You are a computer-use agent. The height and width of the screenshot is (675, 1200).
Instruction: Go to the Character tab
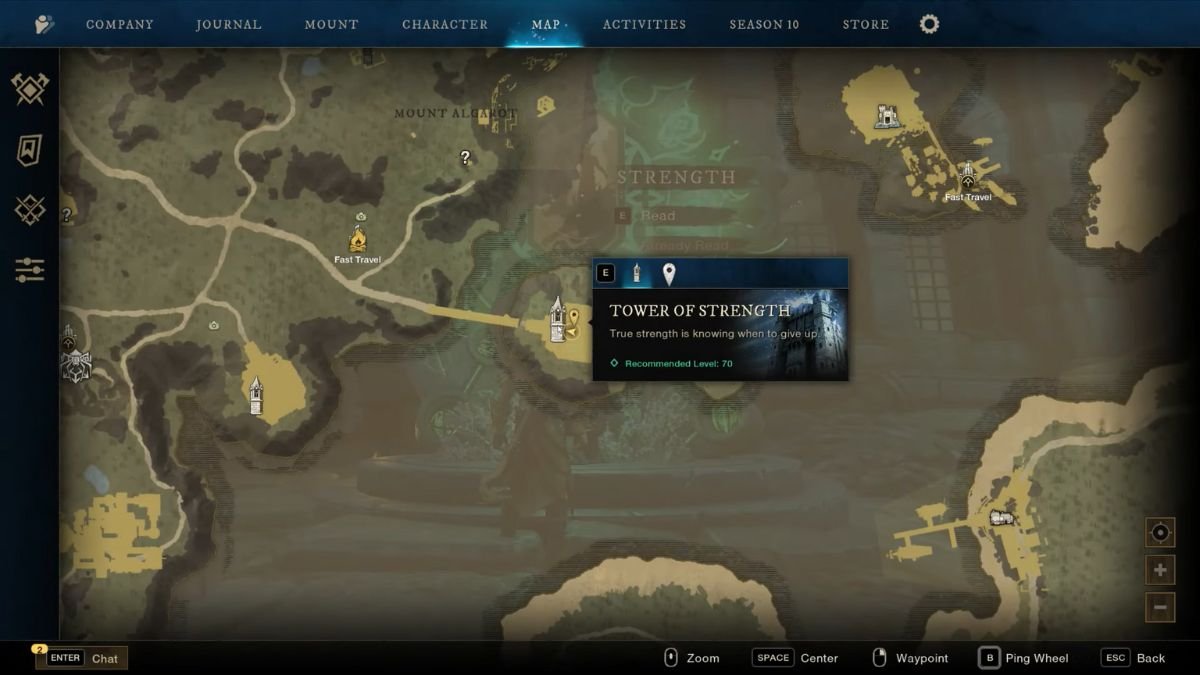445,24
